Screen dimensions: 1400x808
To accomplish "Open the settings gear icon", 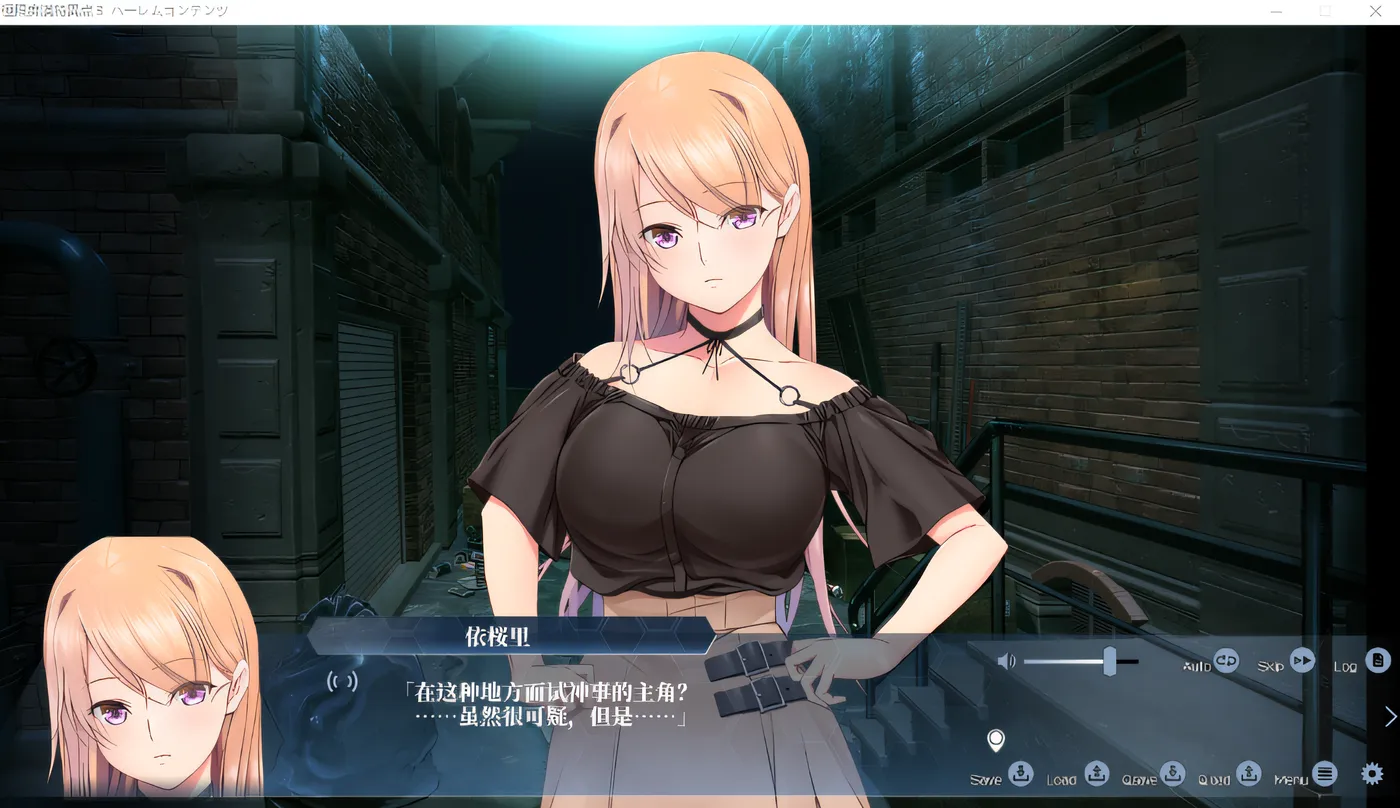I will 1371,773.
